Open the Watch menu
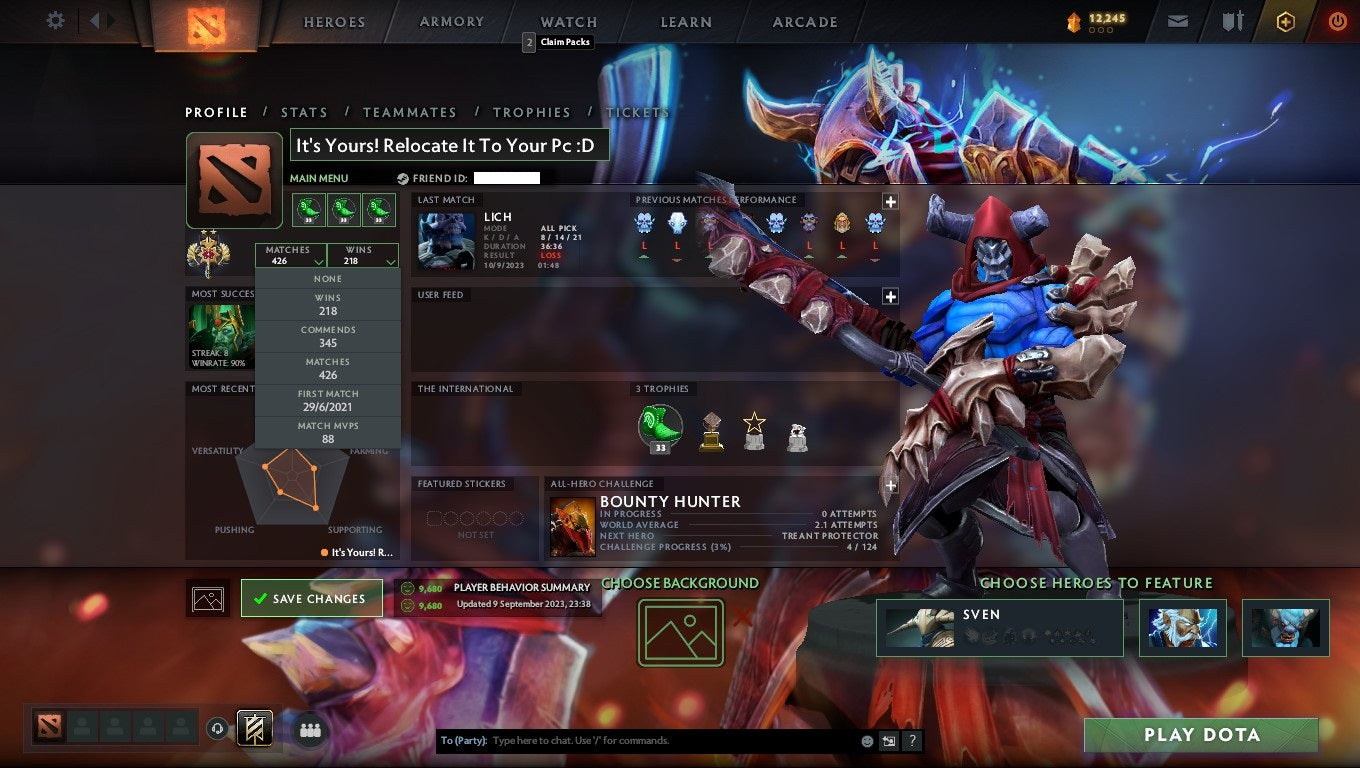This screenshot has width=1360, height=768. pos(567,21)
